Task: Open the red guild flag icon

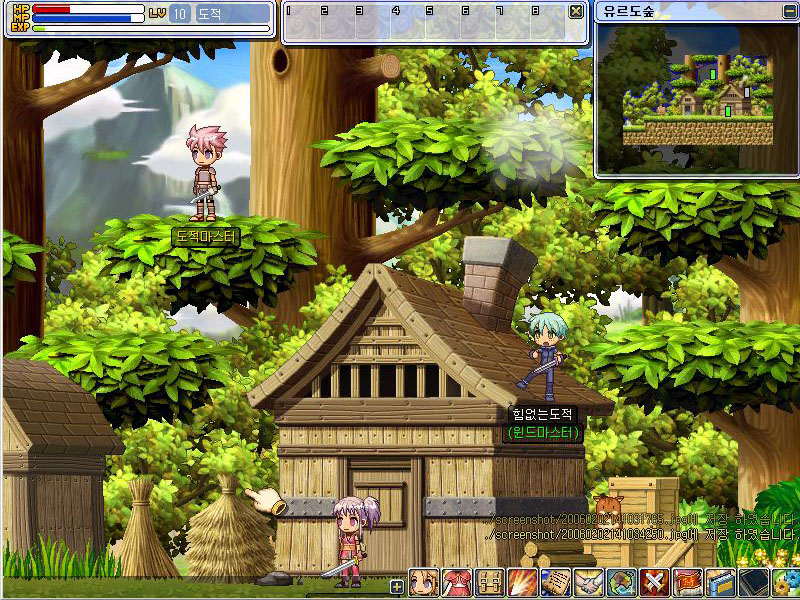Action: tap(687, 582)
